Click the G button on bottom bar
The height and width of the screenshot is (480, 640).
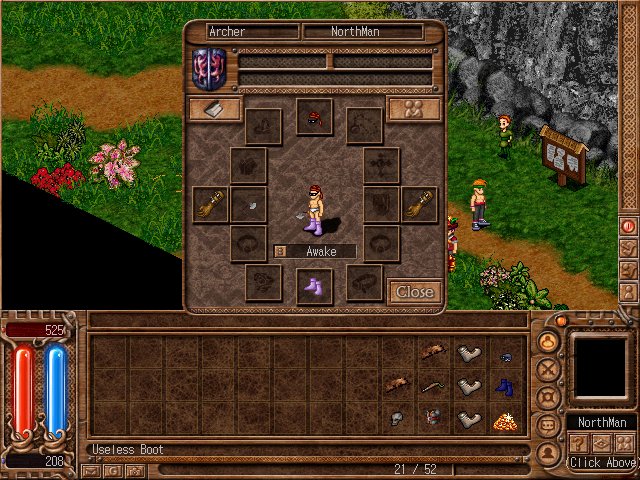tap(113, 470)
